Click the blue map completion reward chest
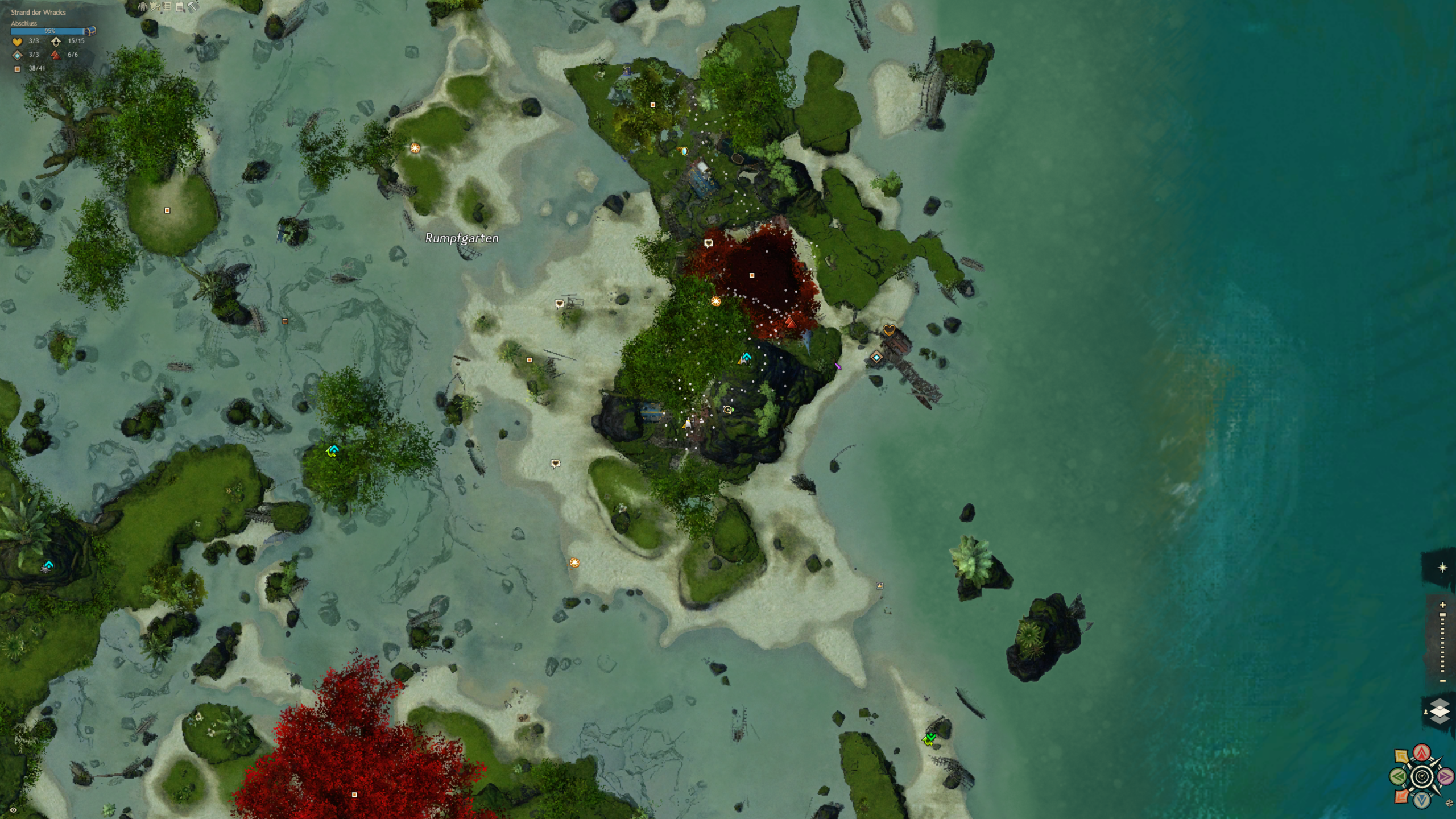 90,31
